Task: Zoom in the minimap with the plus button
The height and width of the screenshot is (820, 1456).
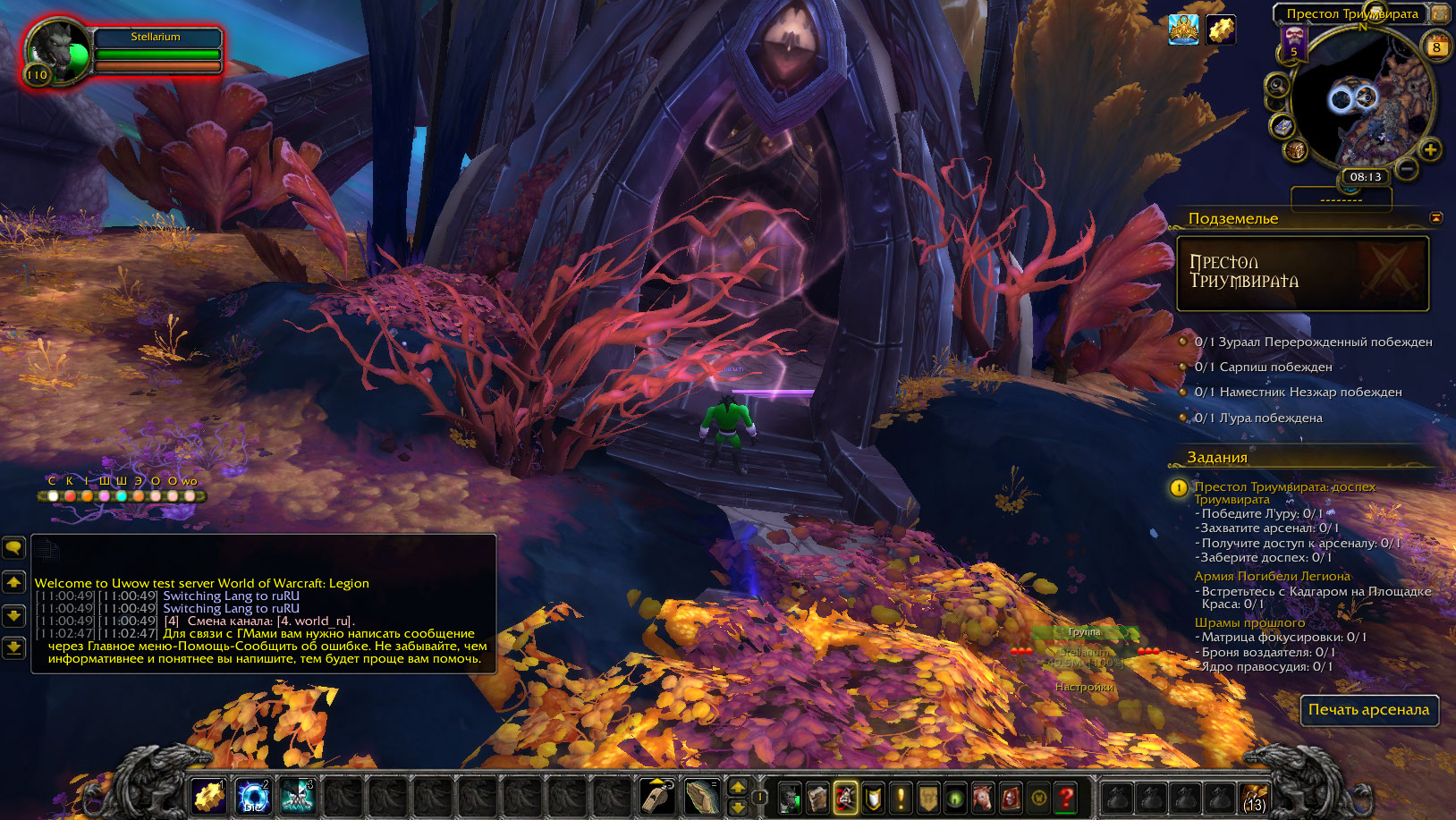Action: coord(1430,150)
